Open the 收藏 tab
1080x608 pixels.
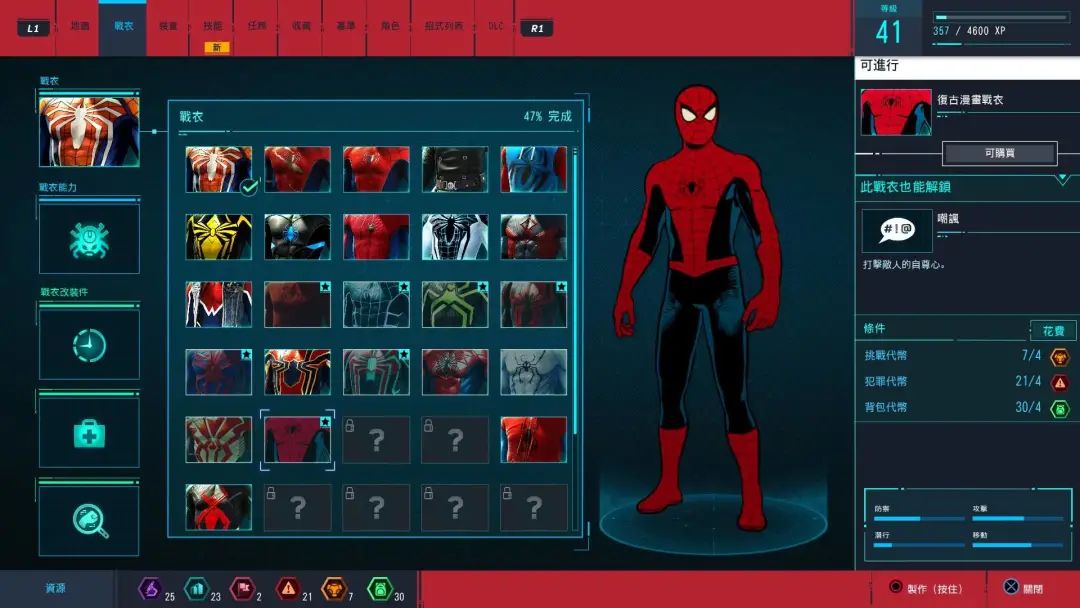point(301,26)
